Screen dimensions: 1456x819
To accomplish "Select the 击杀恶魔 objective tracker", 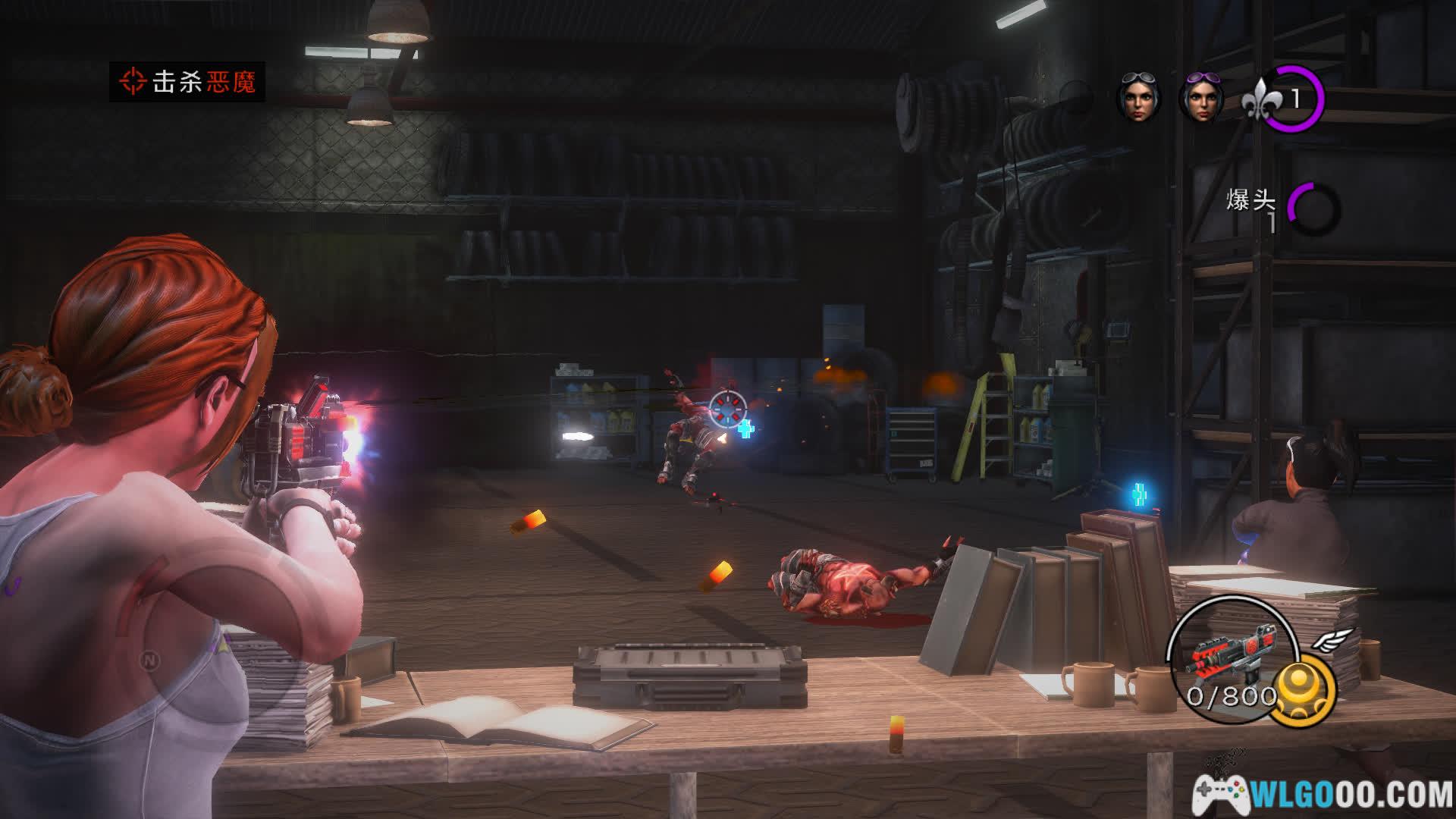I will (187, 82).
